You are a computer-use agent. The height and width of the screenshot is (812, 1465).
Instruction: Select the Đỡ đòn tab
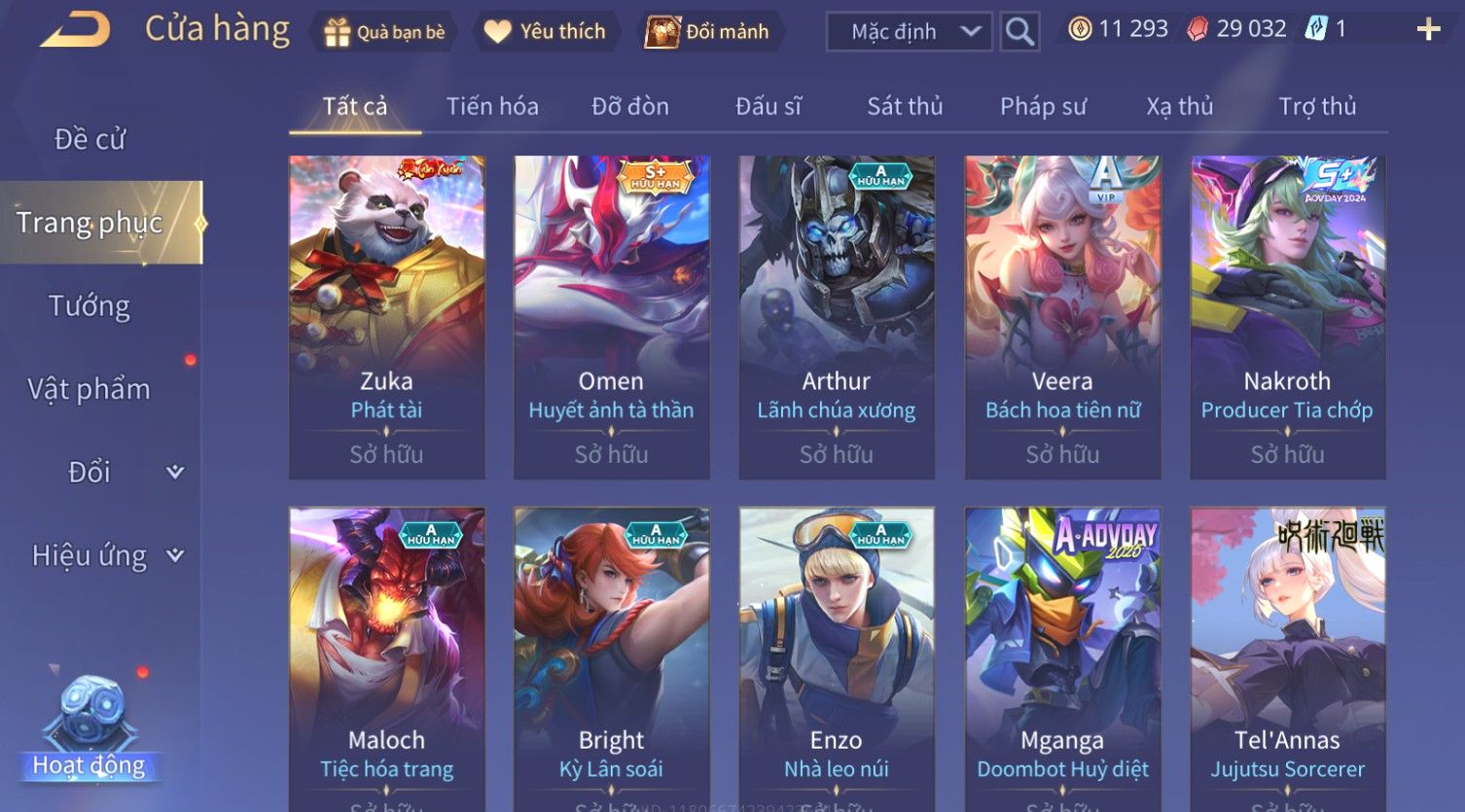[x=630, y=106]
